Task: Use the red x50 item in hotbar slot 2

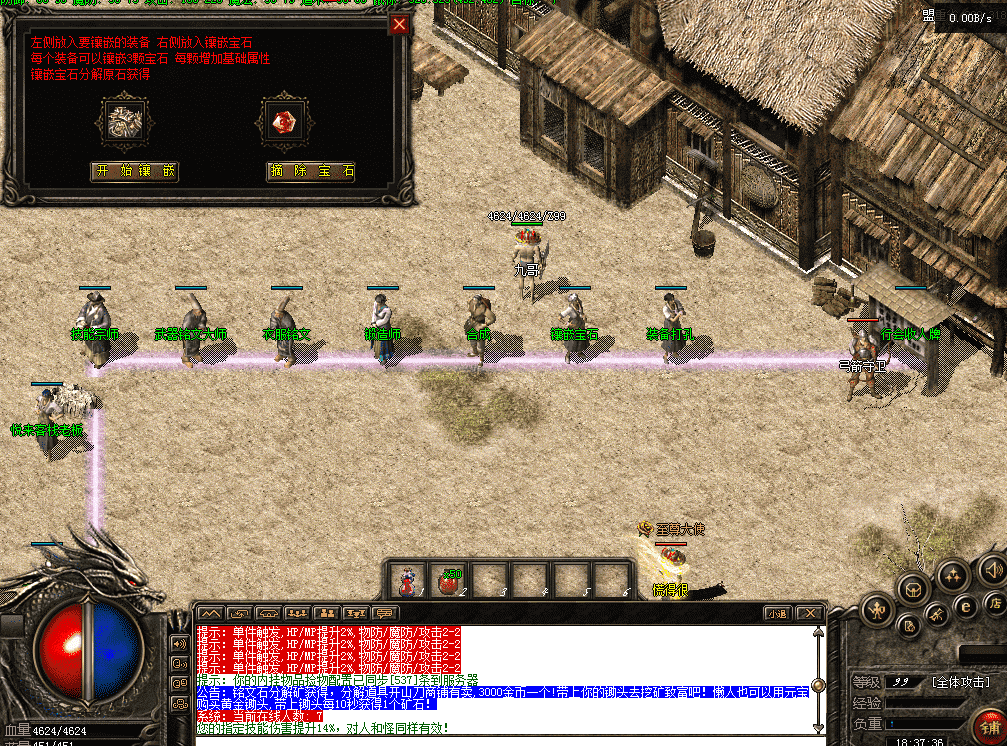Action: (447, 579)
